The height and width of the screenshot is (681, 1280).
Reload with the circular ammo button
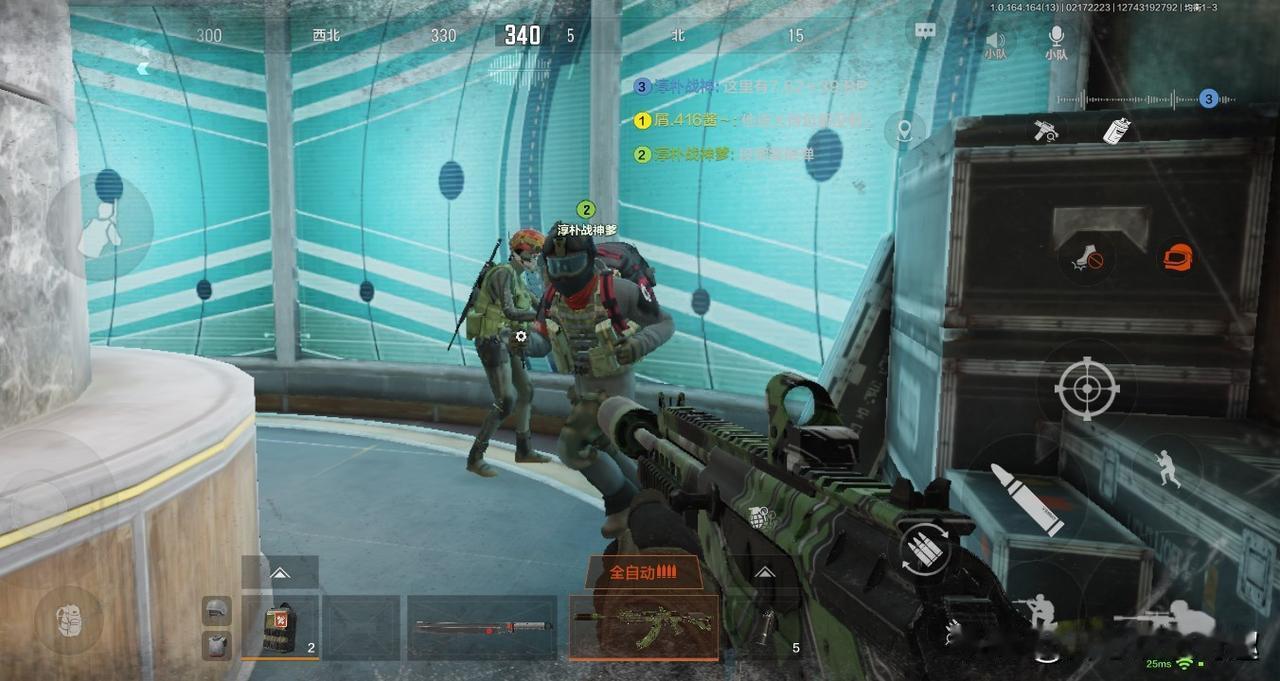[x=924, y=551]
